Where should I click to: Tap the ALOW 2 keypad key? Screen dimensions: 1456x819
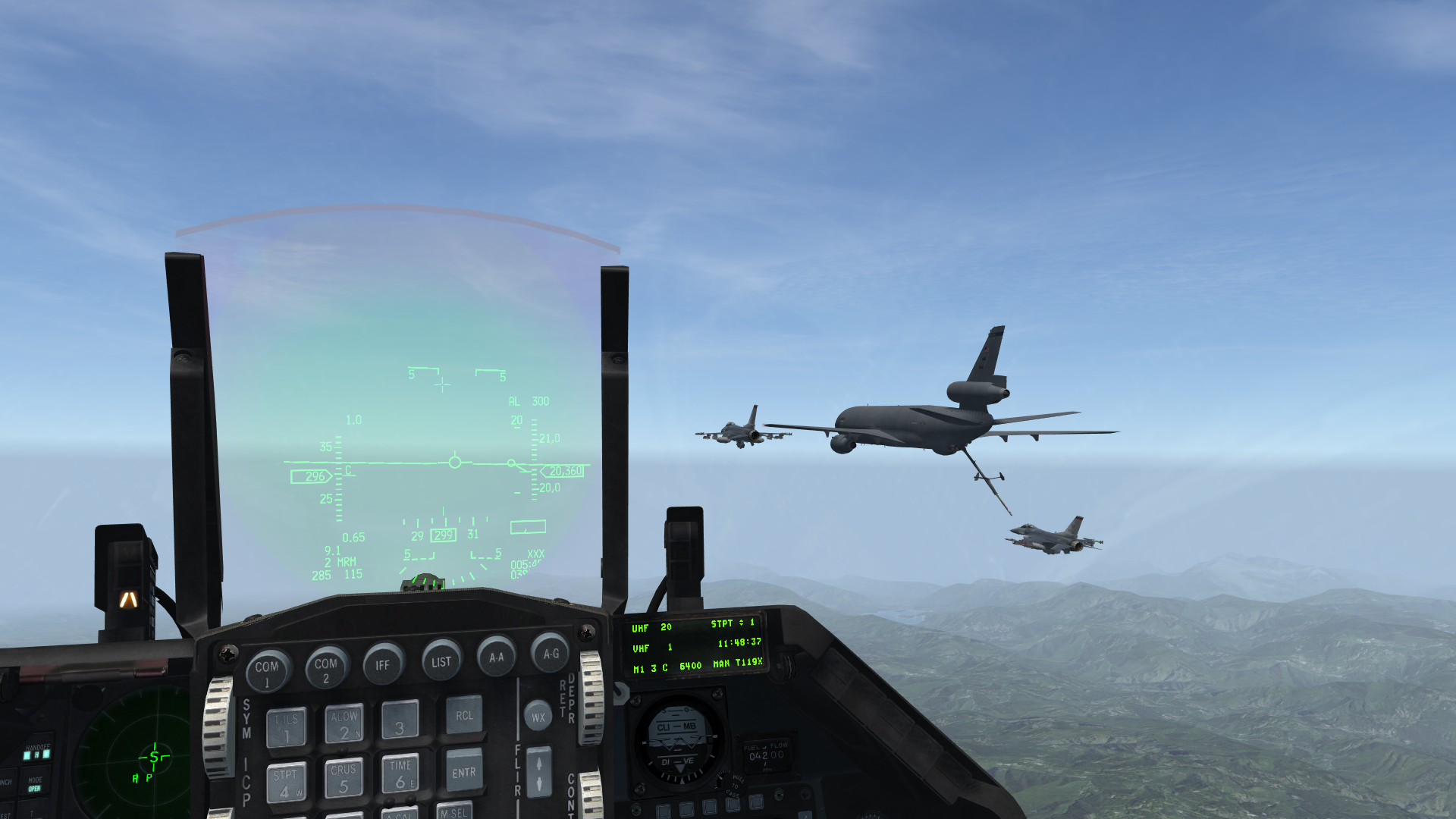[344, 724]
